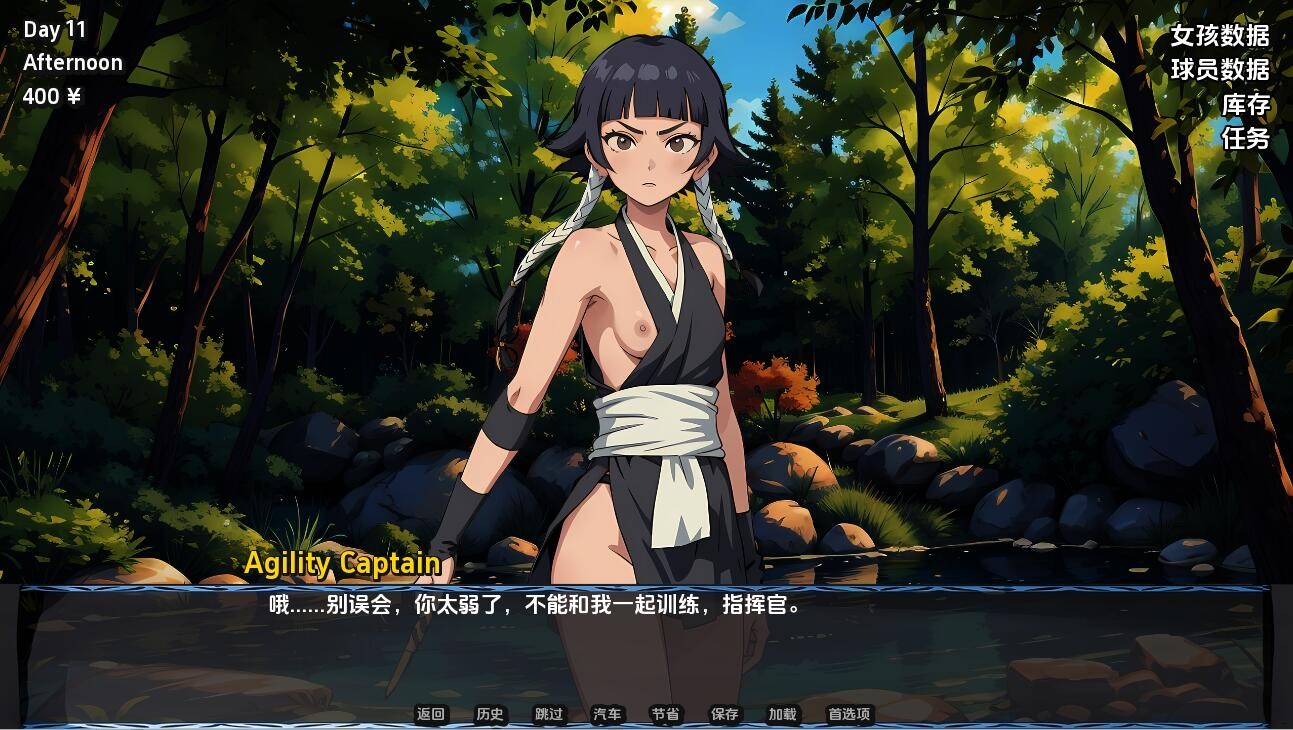Open the 加载 load menu

coord(782,714)
